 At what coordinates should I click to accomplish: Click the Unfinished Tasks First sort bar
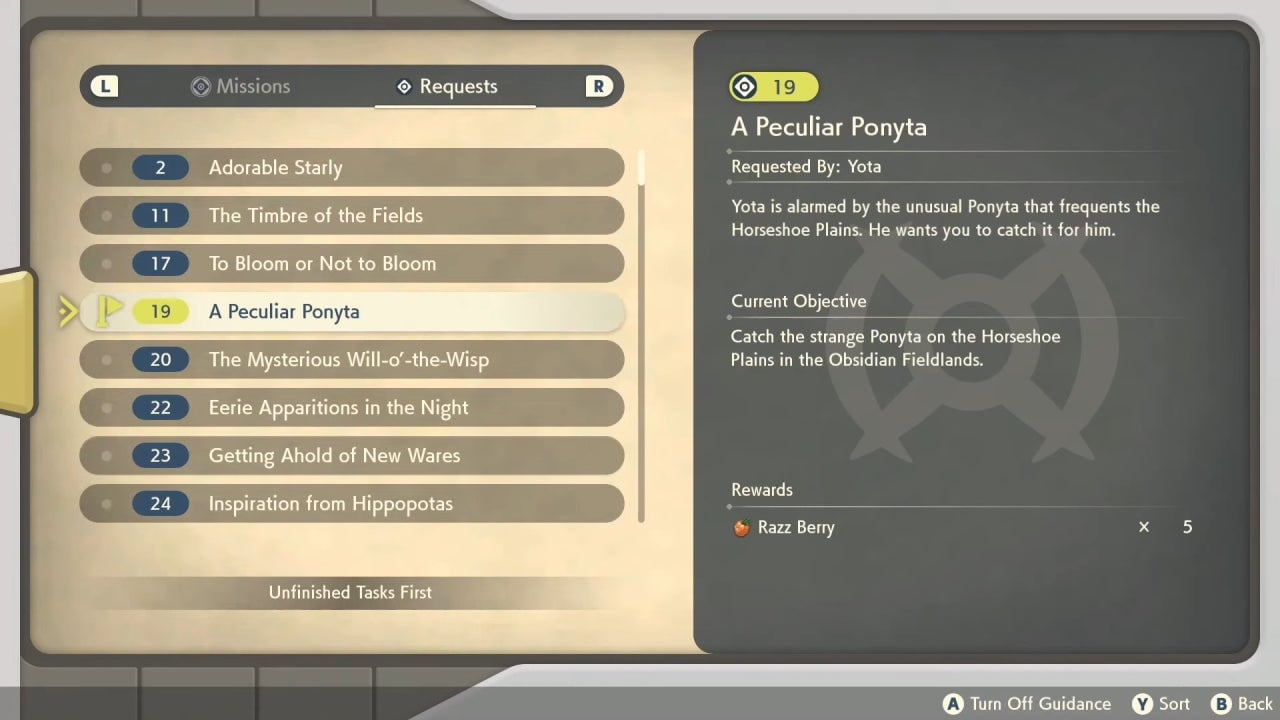point(350,592)
